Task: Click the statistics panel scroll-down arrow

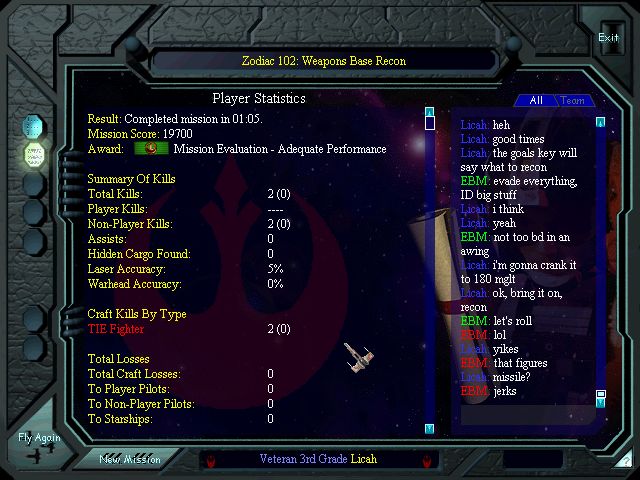Action: click(x=429, y=429)
